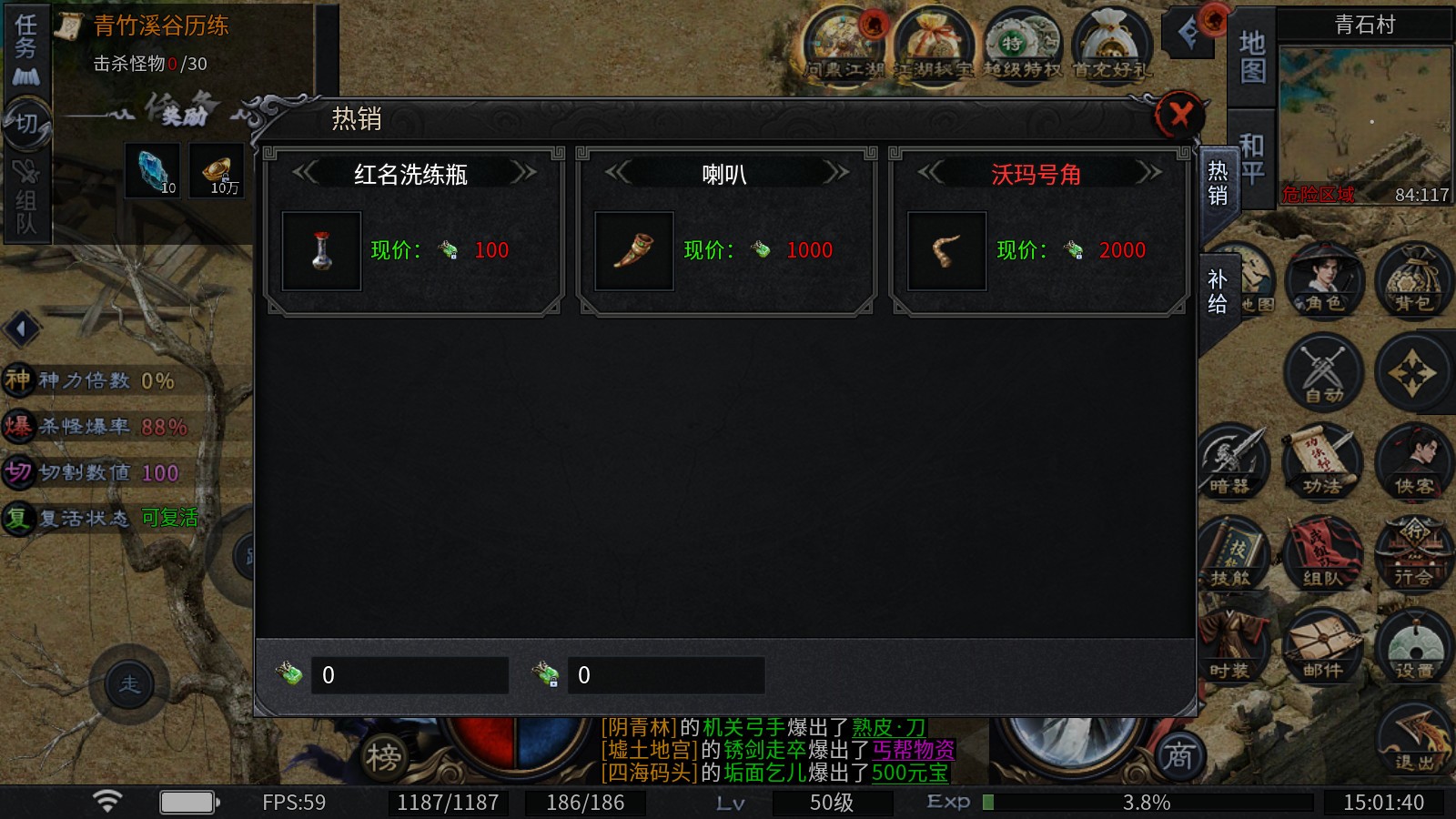Open the 角色 character sheet
The image size is (1456, 819).
(1324, 279)
